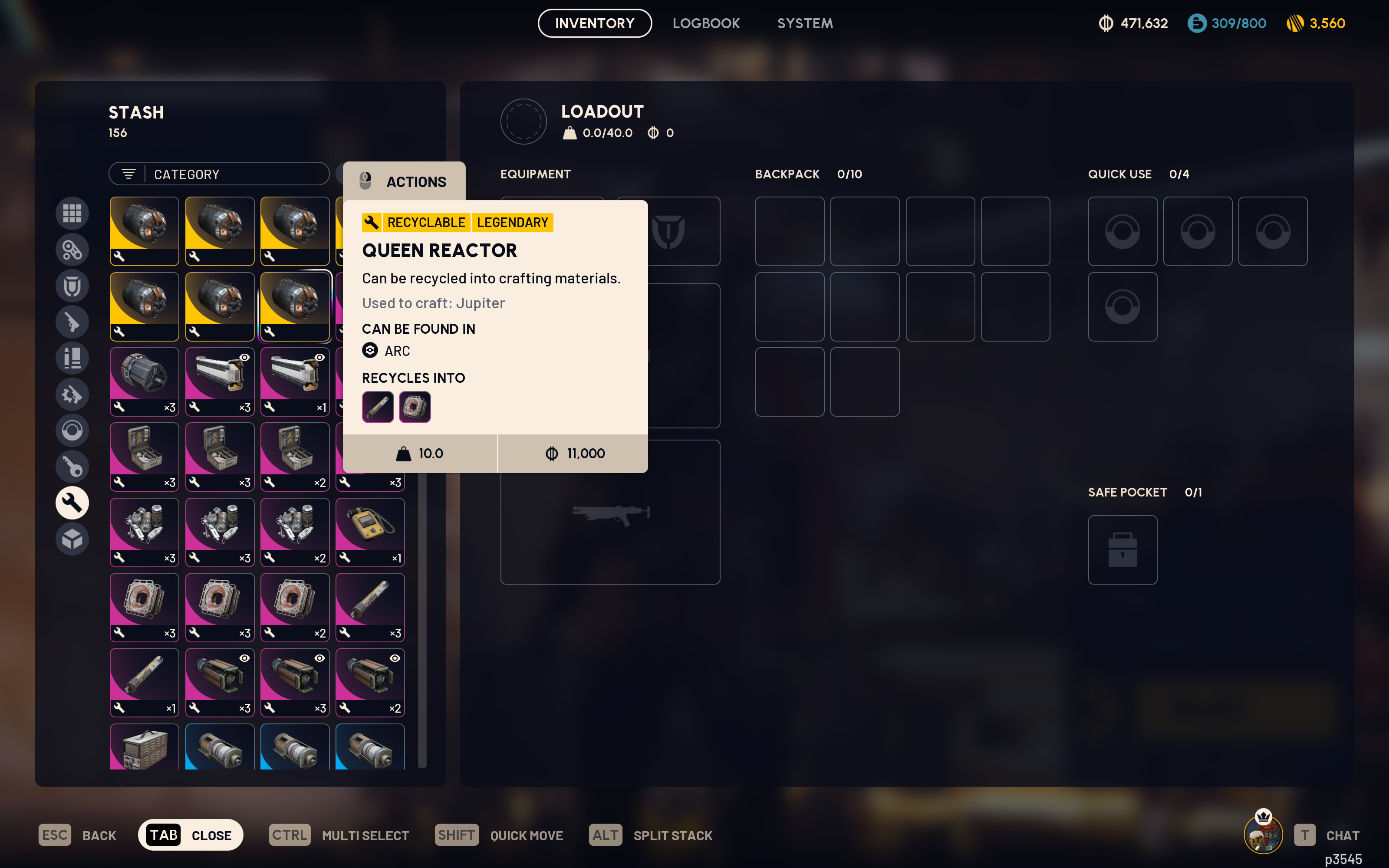Select the all-items grid filter icon
This screenshot has height=868, width=1389.
[72, 213]
